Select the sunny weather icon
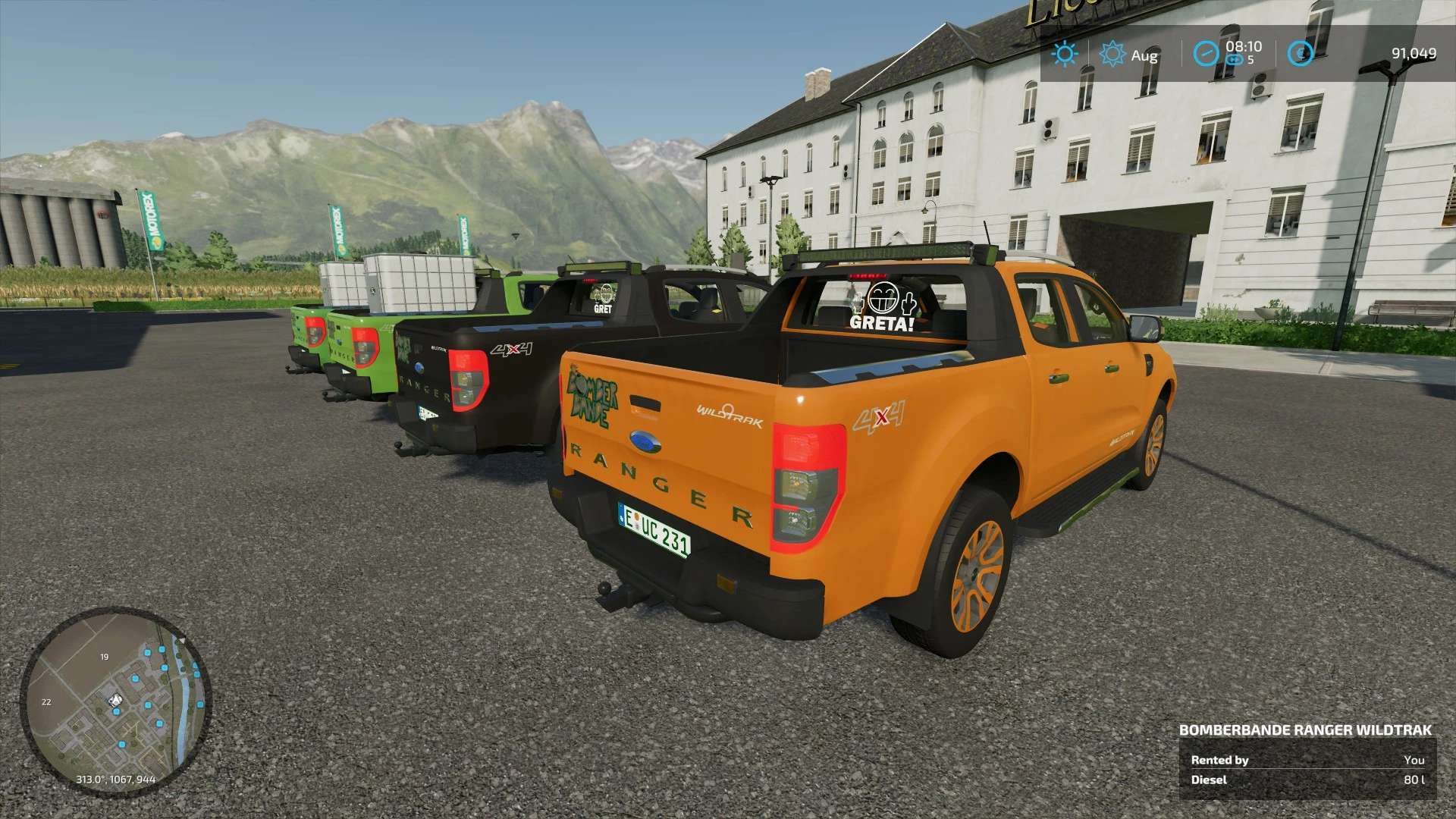 tap(1065, 54)
